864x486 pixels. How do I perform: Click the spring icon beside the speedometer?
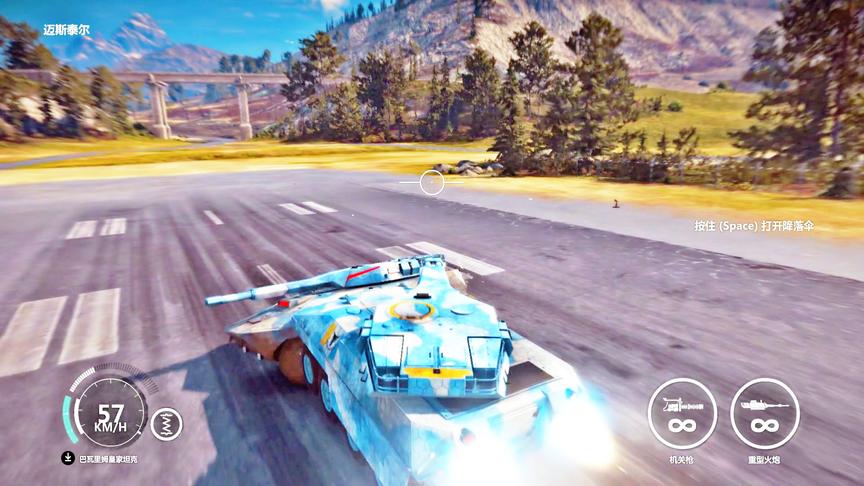[166, 423]
